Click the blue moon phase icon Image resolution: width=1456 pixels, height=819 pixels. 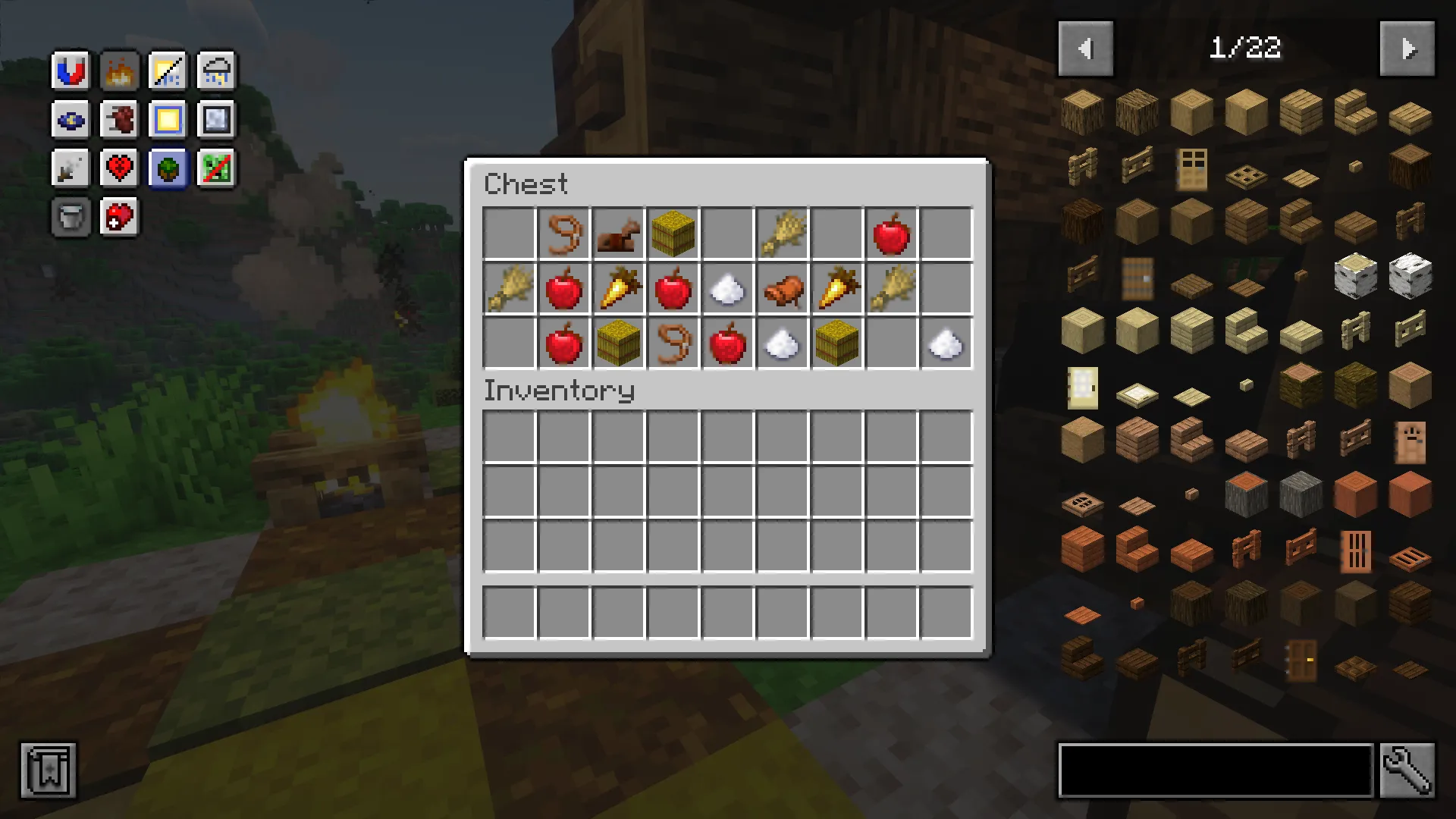point(70,119)
